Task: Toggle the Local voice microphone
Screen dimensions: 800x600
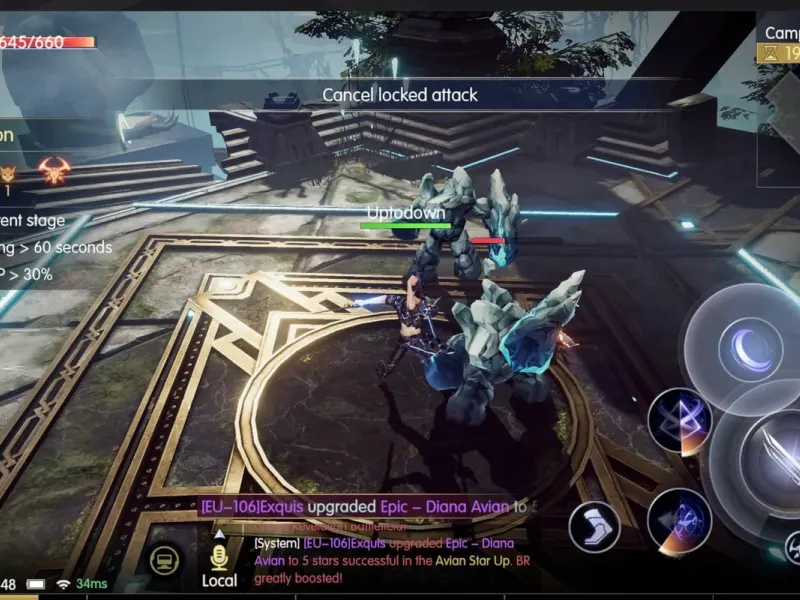Action: (x=219, y=558)
